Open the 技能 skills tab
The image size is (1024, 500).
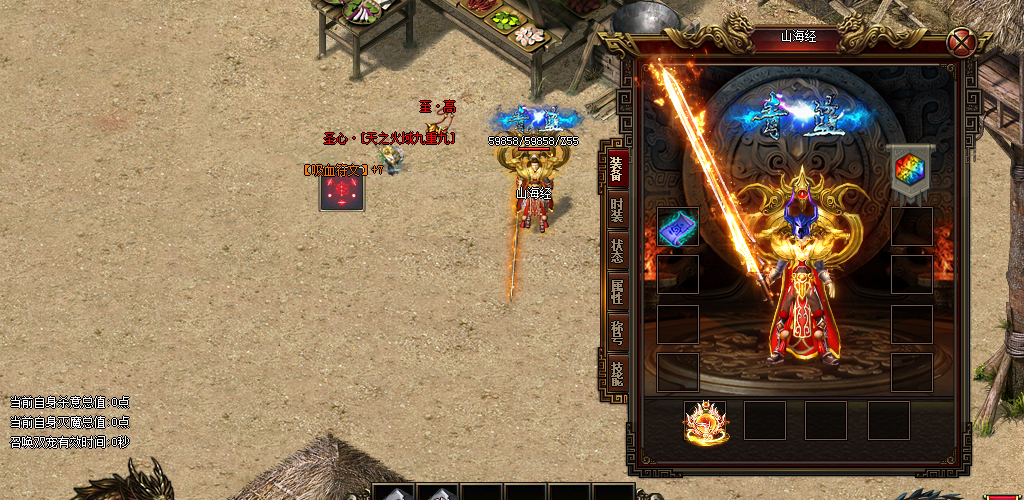tap(616, 374)
